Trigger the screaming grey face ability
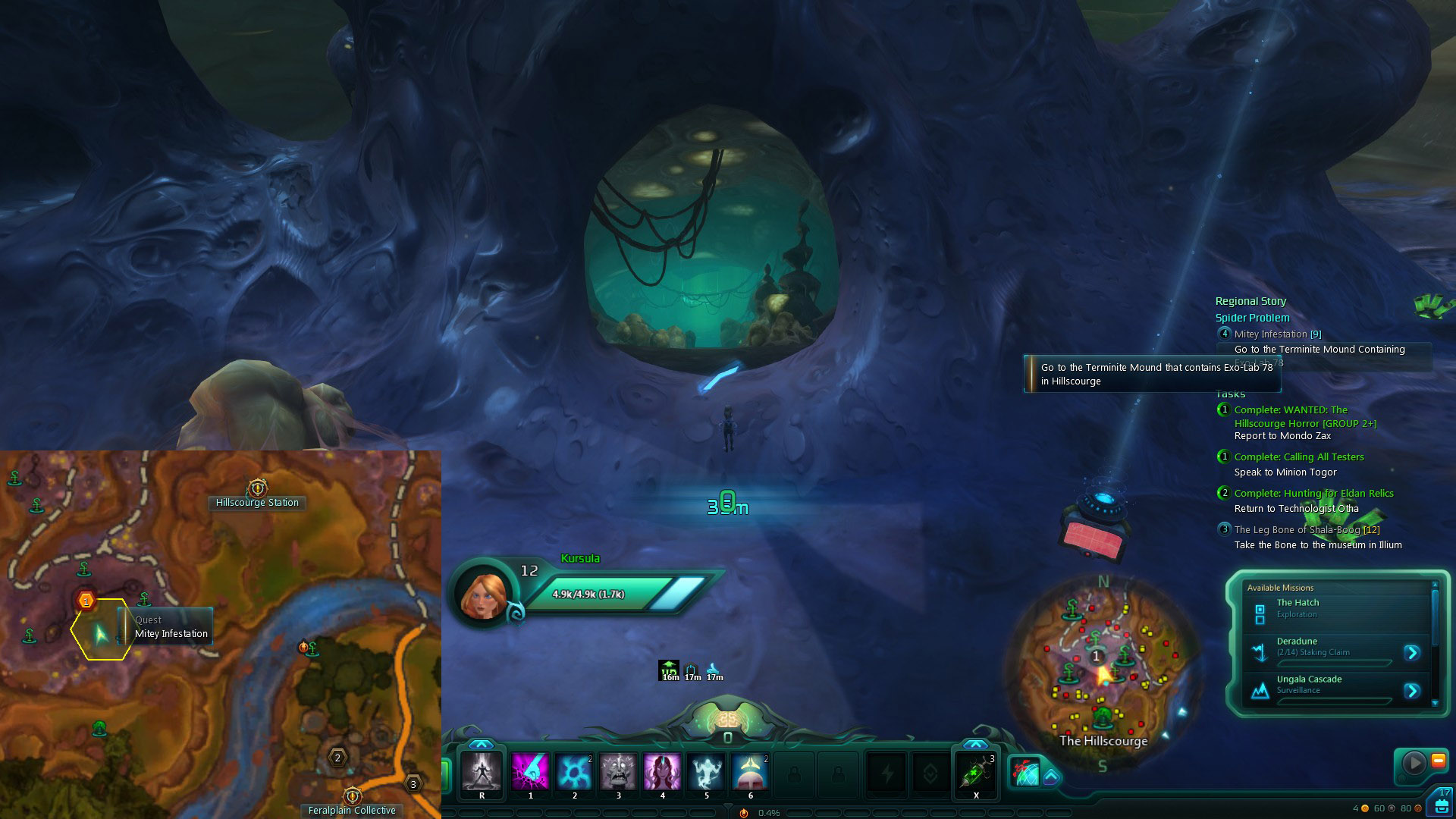1456x819 pixels. (618, 771)
